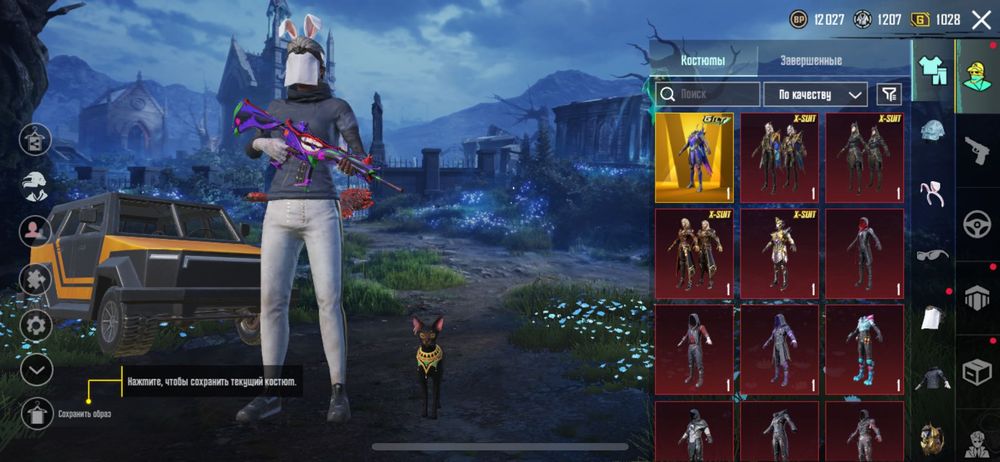Click the Сохранить образ hanger button
This screenshot has width=1000, height=462.
36,412
